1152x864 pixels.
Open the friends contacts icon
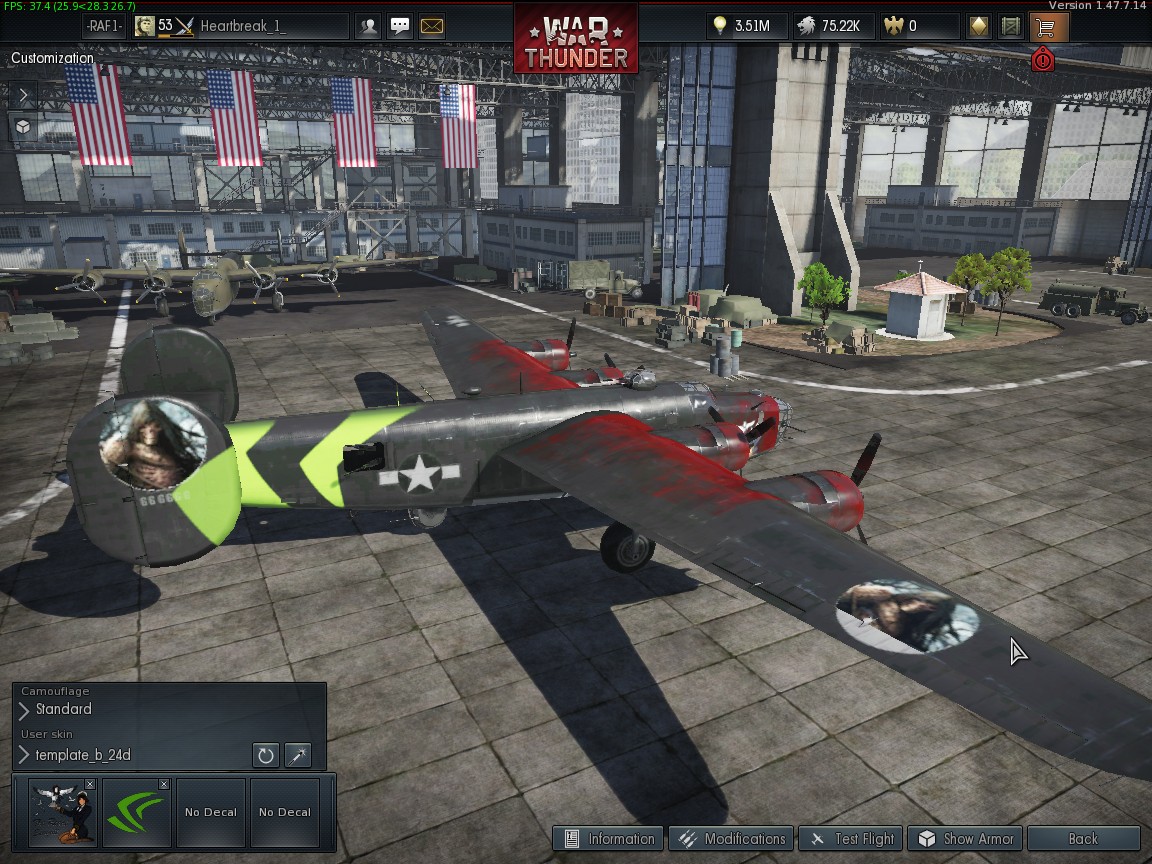(x=369, y=26)
